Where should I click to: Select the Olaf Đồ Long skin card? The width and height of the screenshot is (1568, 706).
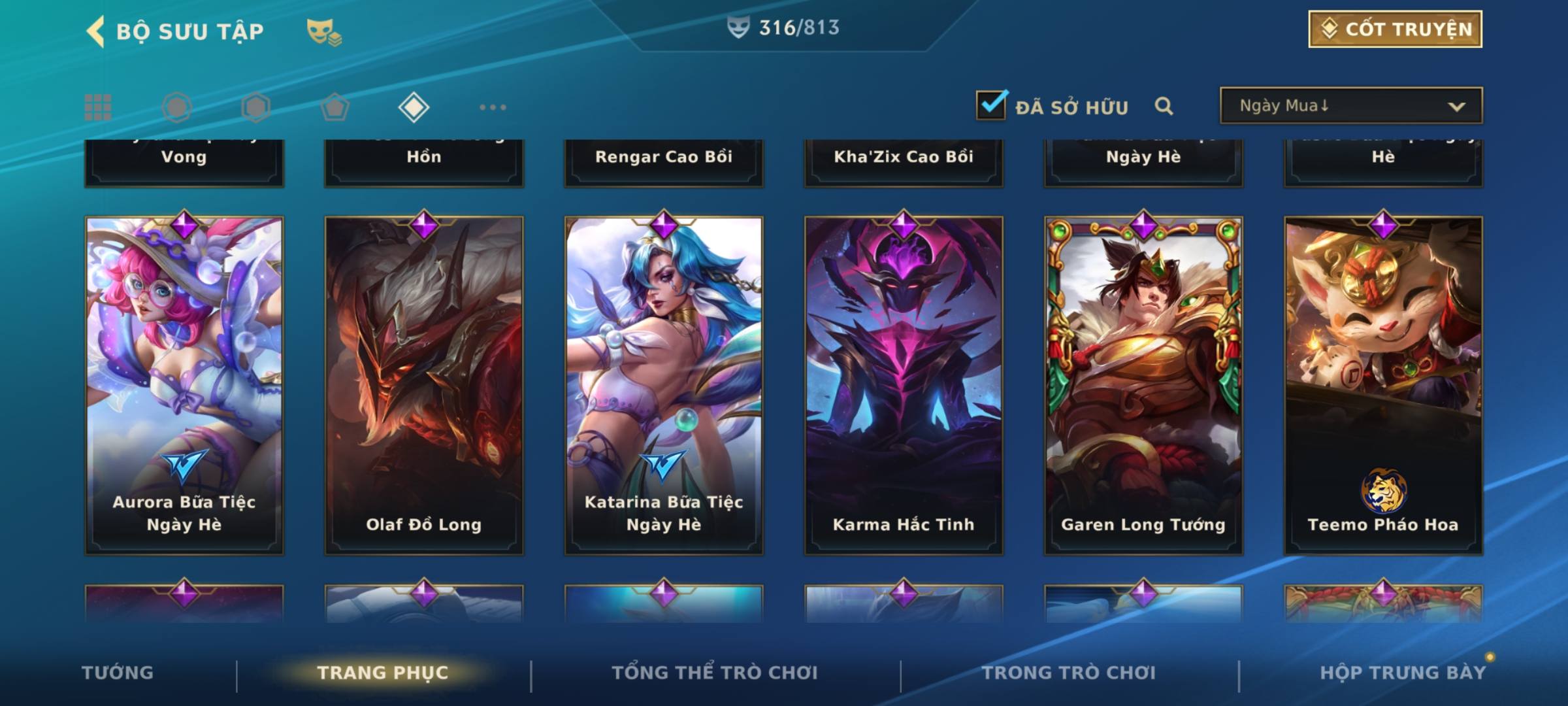(424, 386)
